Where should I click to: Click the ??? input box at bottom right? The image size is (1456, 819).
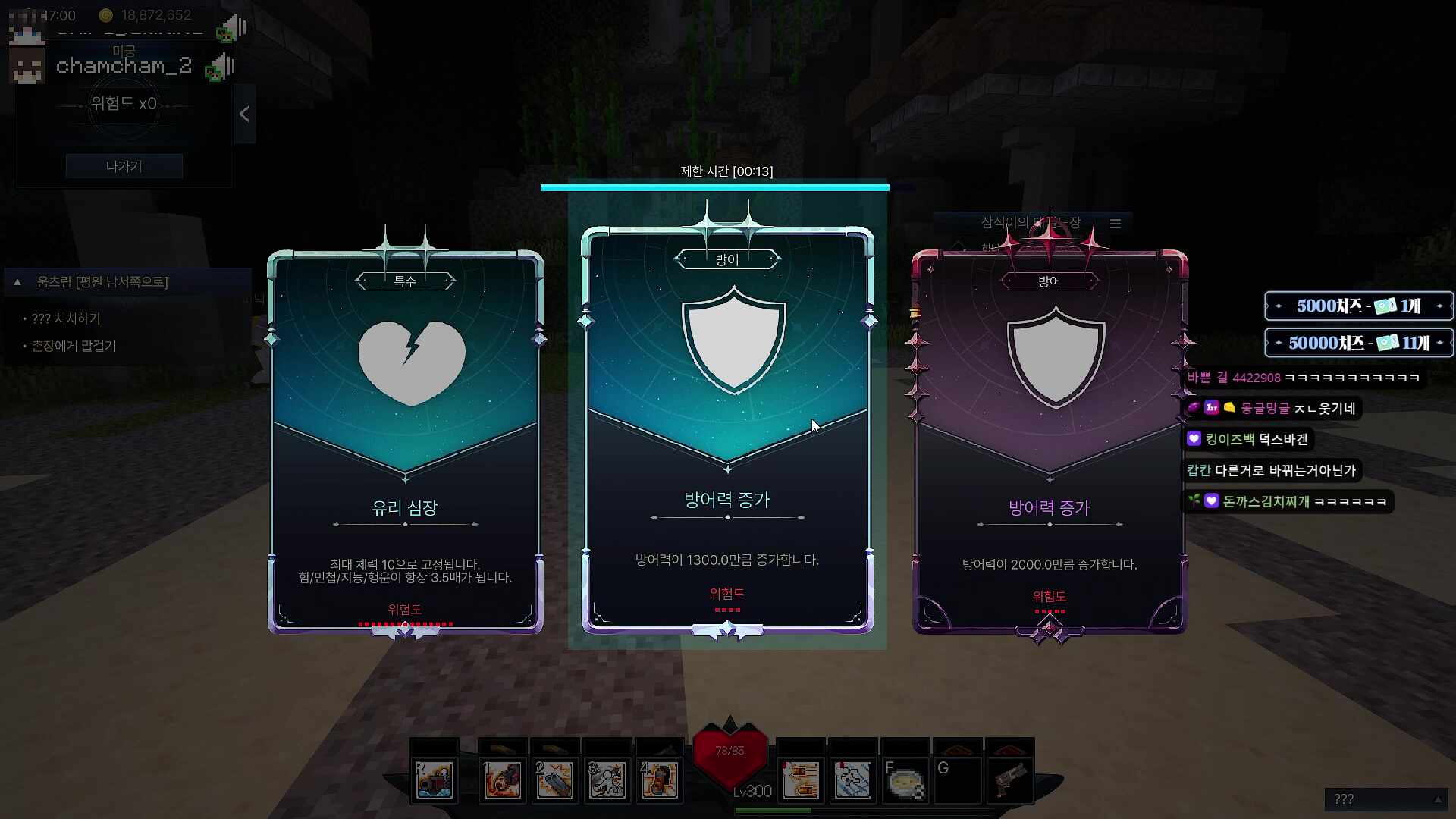click(x=1387, y=799)
